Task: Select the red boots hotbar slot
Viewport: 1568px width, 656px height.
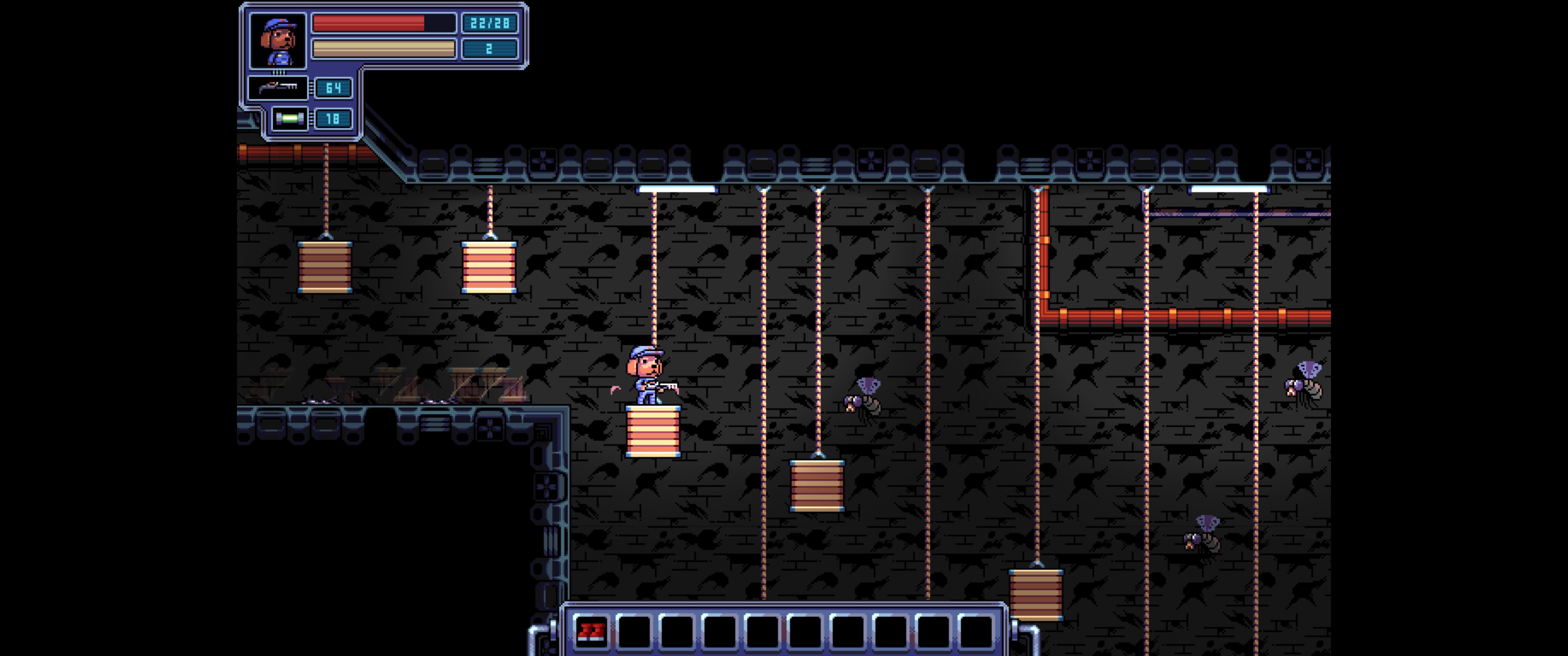Action: click(x=590, y=631)
